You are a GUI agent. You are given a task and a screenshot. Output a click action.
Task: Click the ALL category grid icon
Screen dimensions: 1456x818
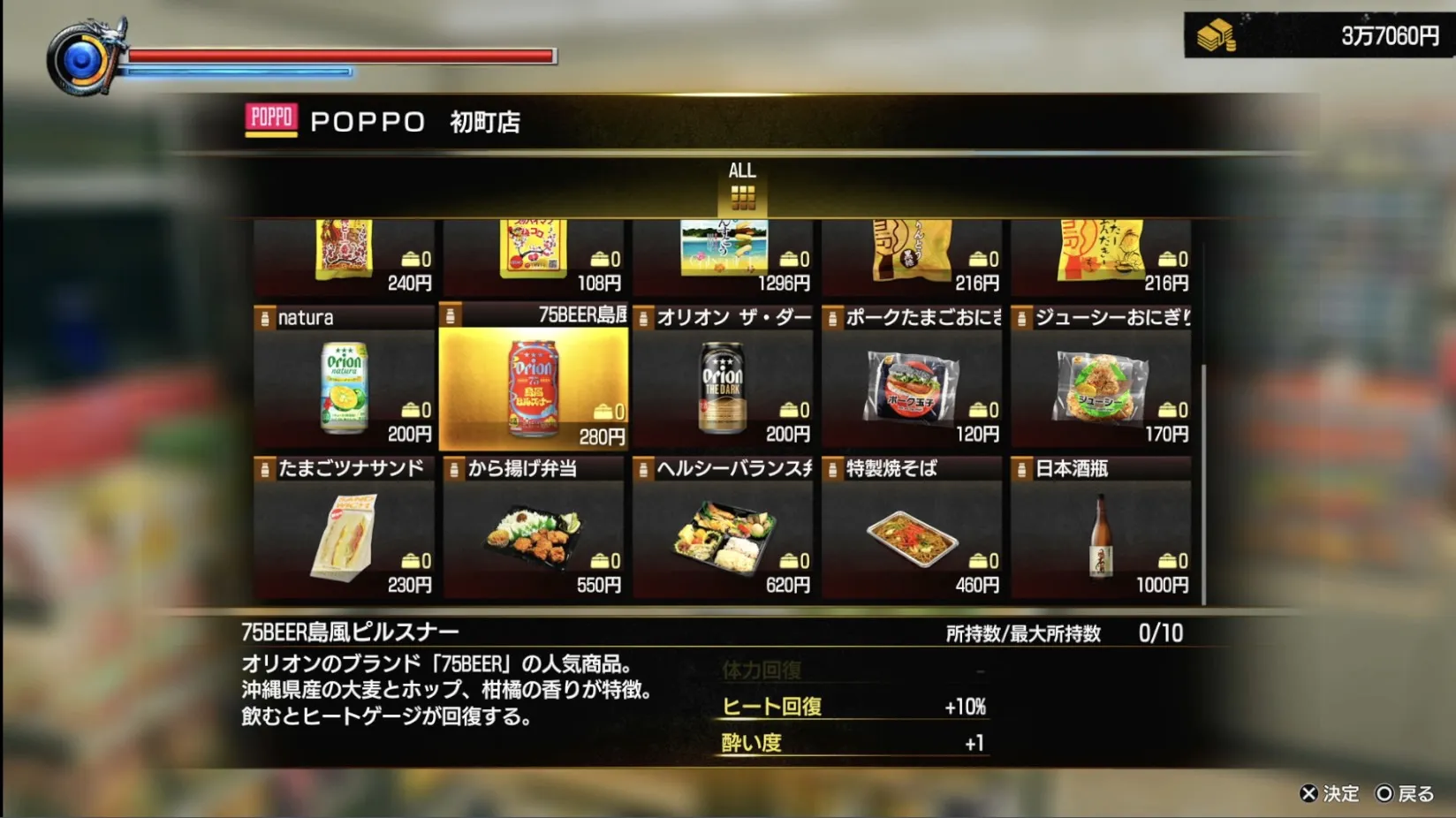[742, 200]
